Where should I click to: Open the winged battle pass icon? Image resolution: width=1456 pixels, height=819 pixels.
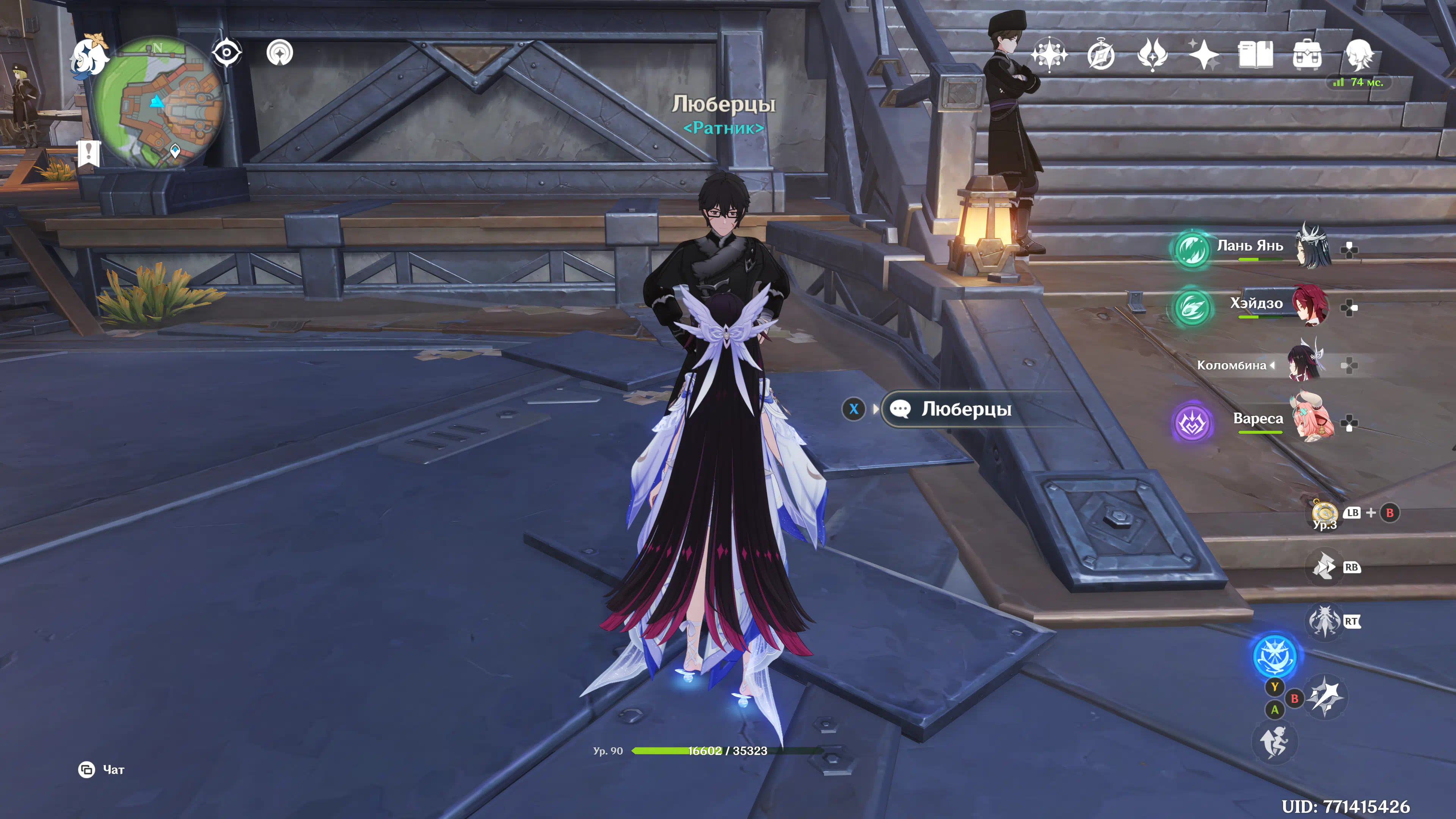tap(1152, 55)
